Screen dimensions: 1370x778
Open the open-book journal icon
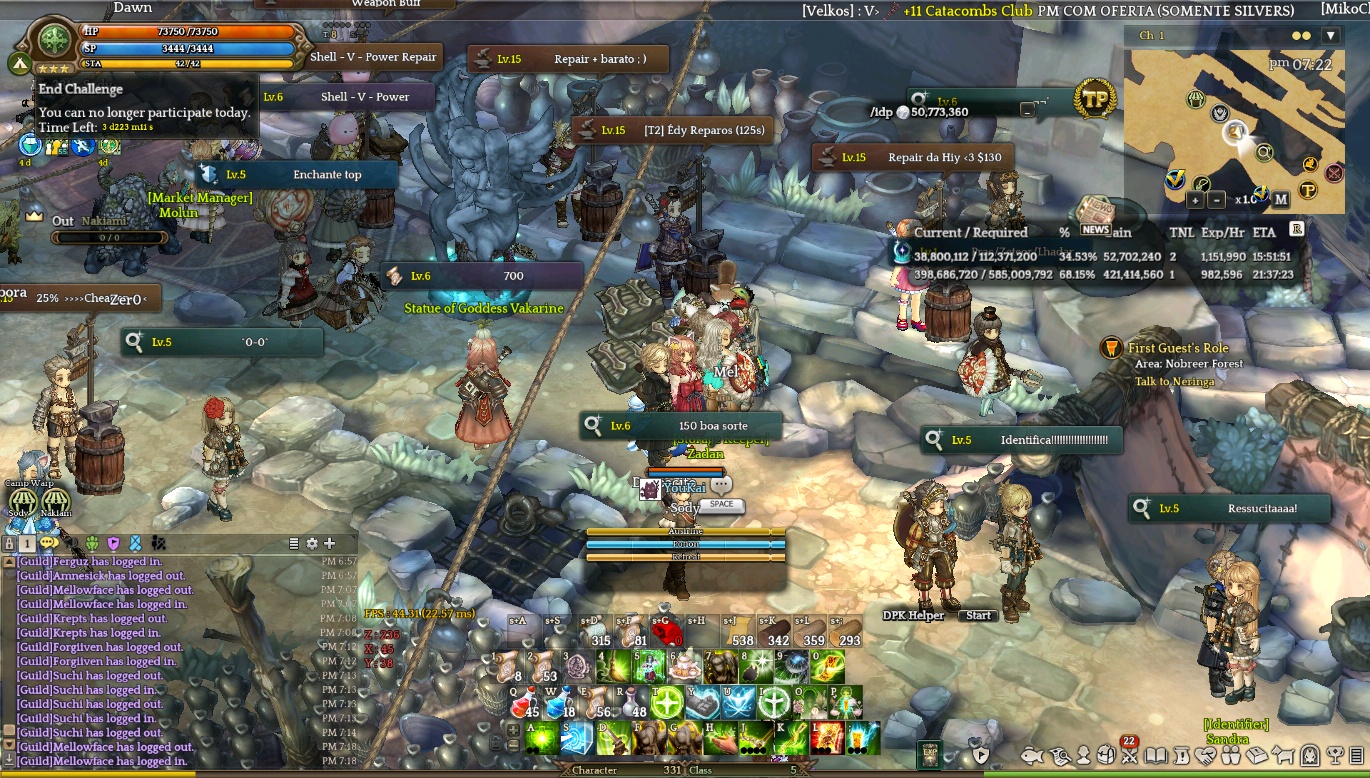tap(1156, 755)
